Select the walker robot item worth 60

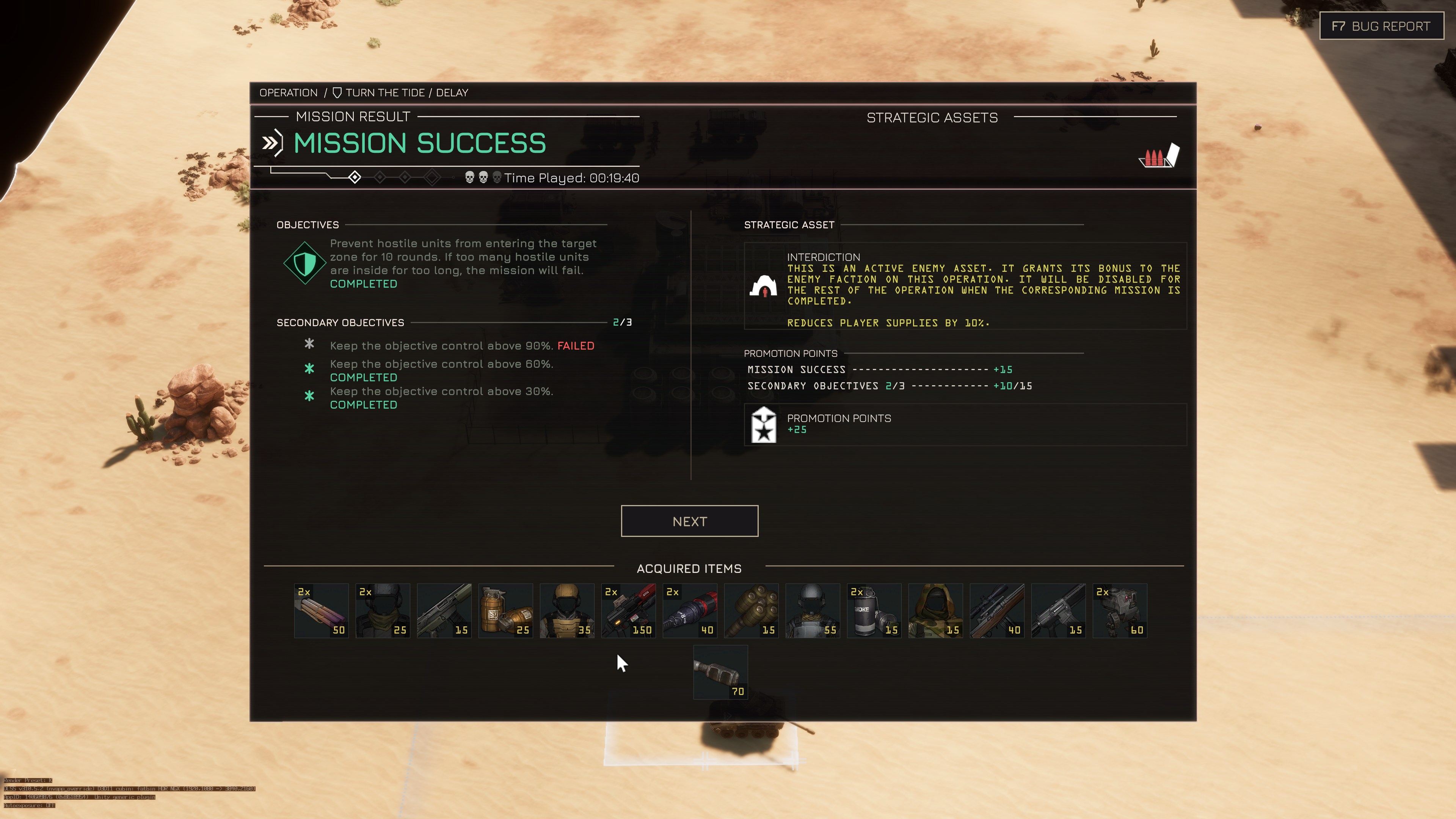tap(1120, 610)
